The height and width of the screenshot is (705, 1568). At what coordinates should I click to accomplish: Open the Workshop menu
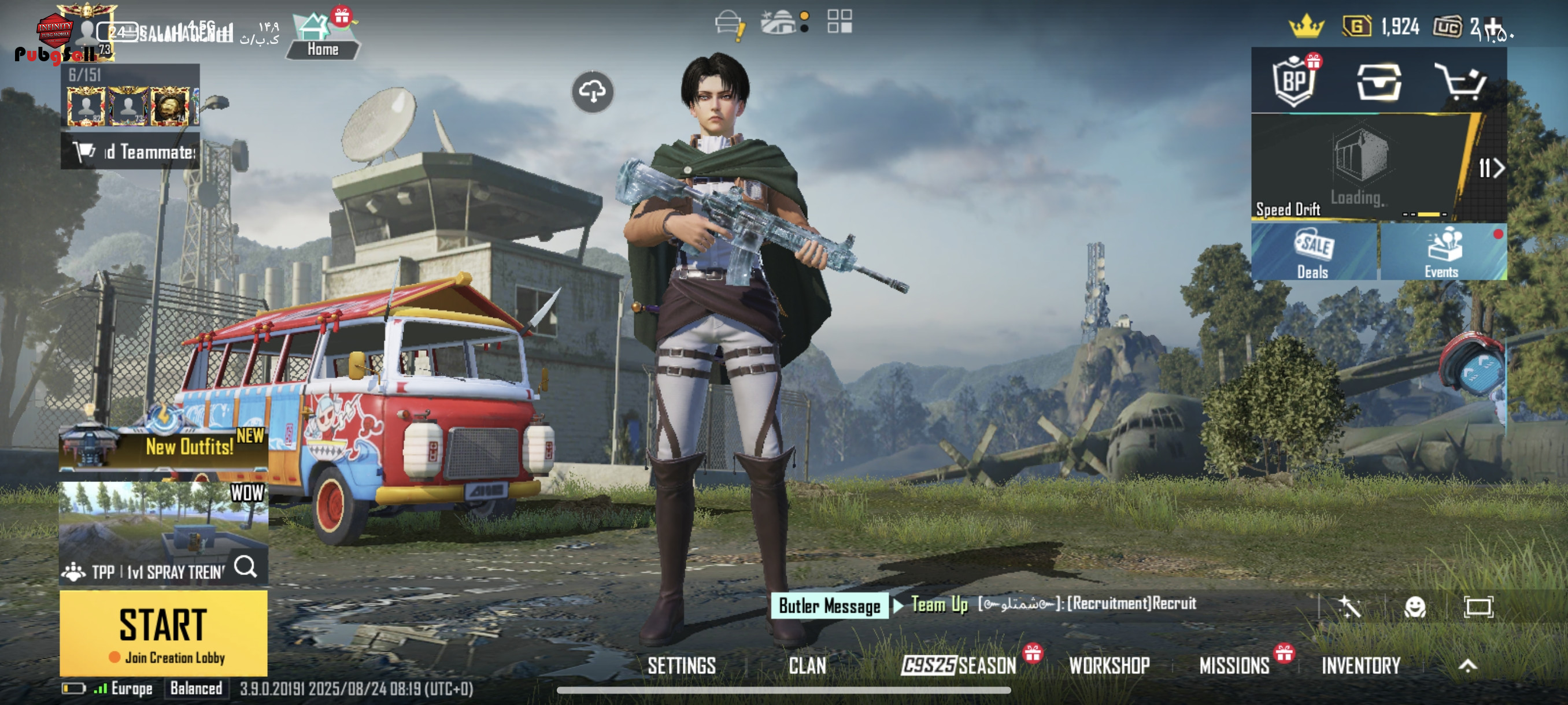click(x=1109, y=666)
